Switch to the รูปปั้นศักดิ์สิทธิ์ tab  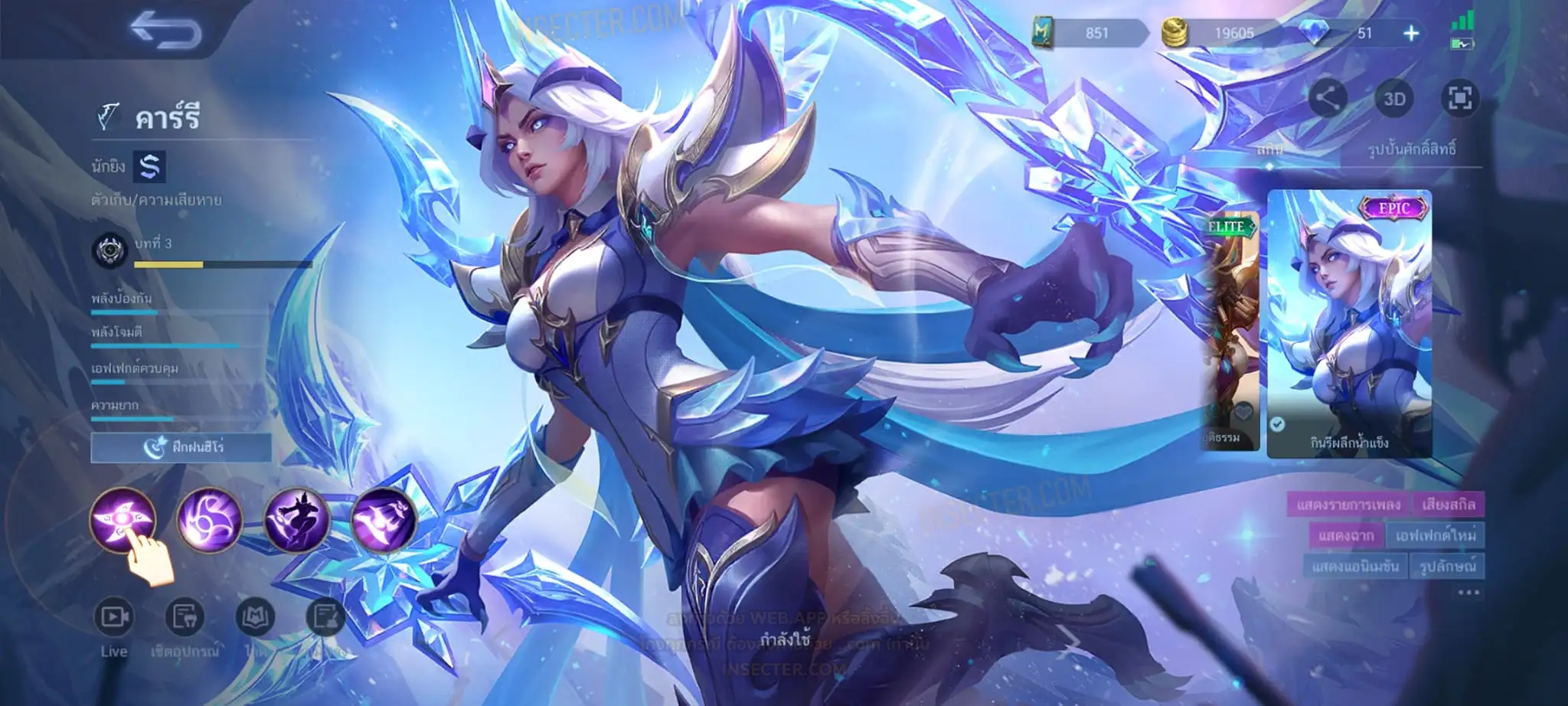[x=1412, y=149]
